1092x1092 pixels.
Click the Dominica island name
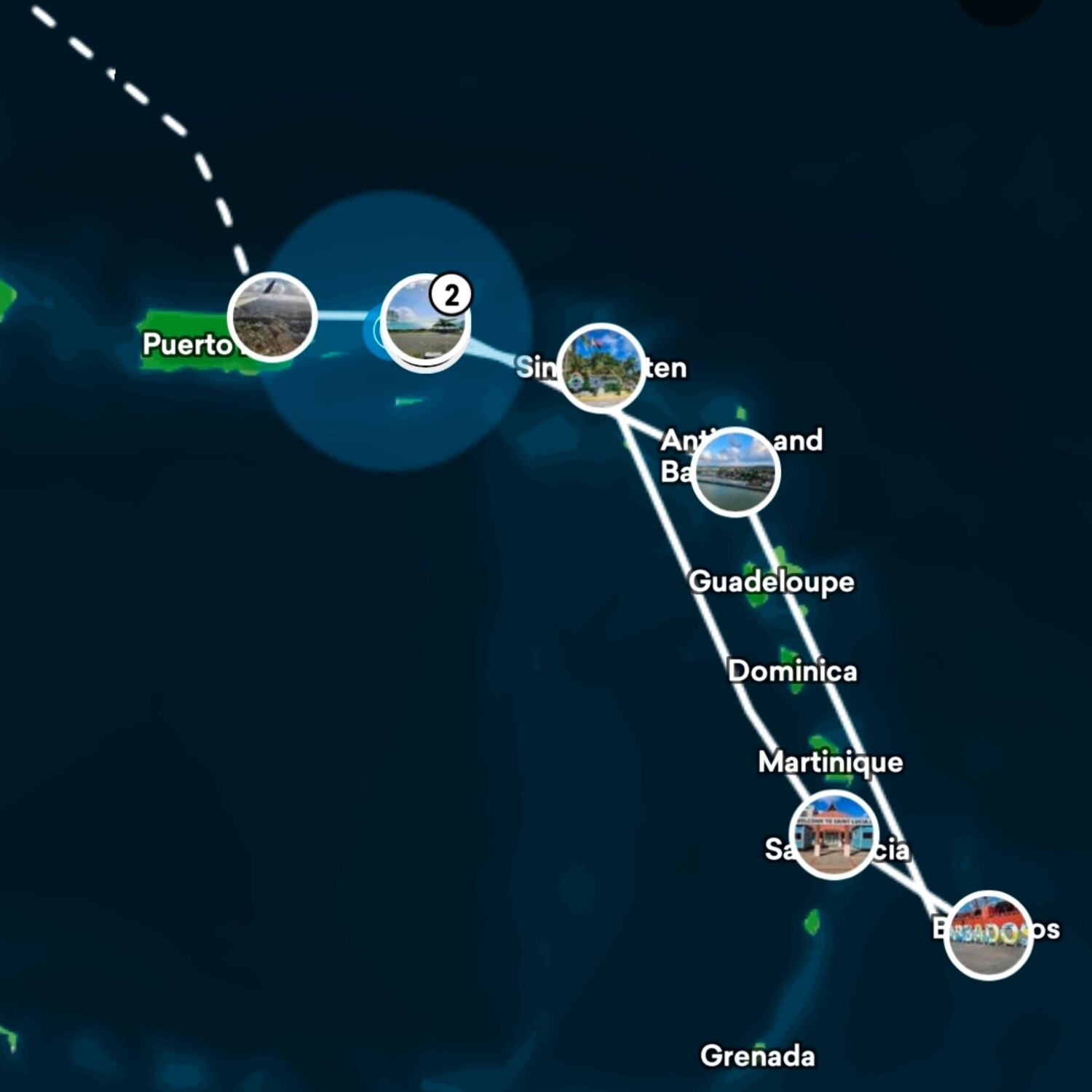794,670
